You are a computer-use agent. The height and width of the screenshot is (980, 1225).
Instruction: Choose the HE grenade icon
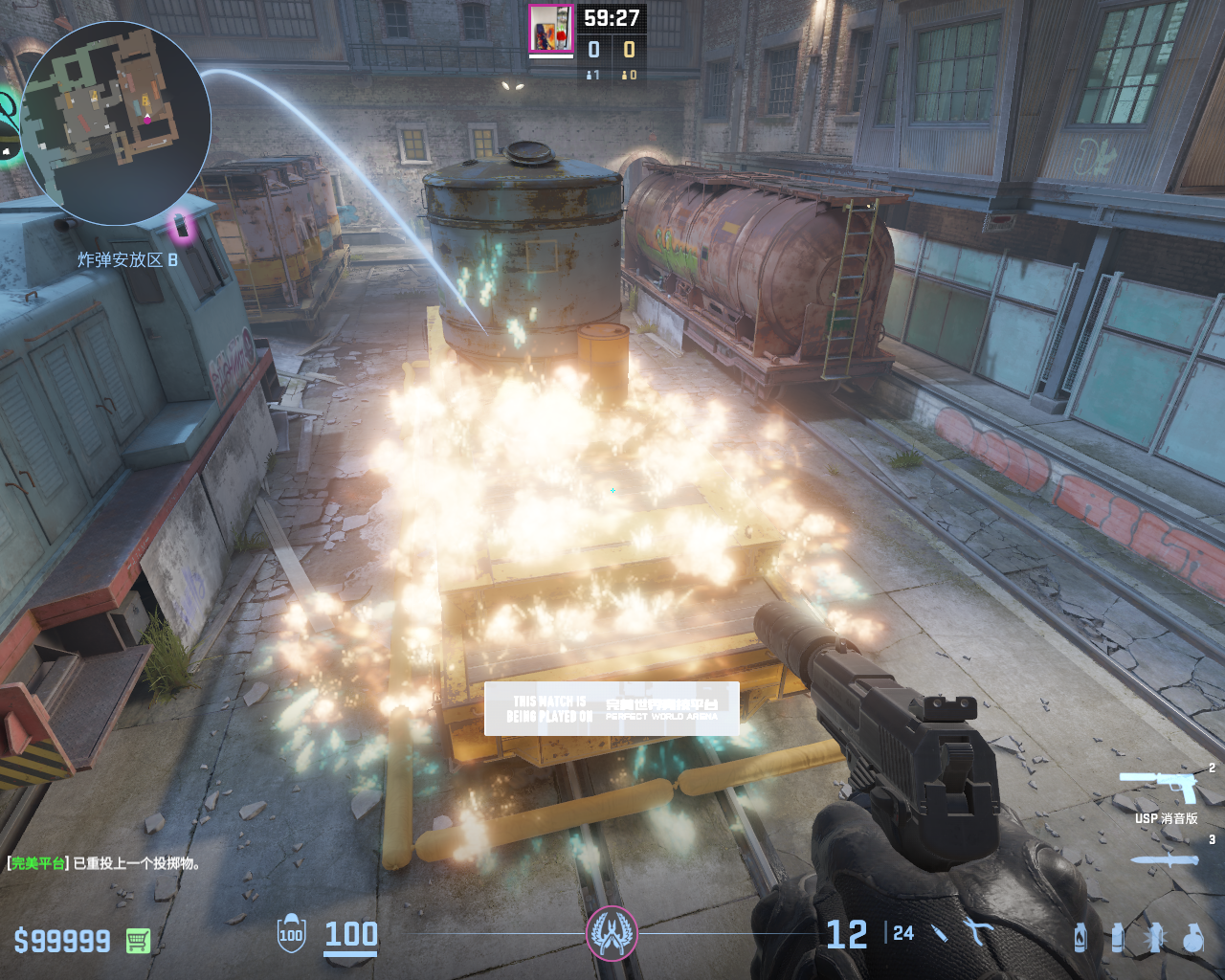tap(1192, 937)
